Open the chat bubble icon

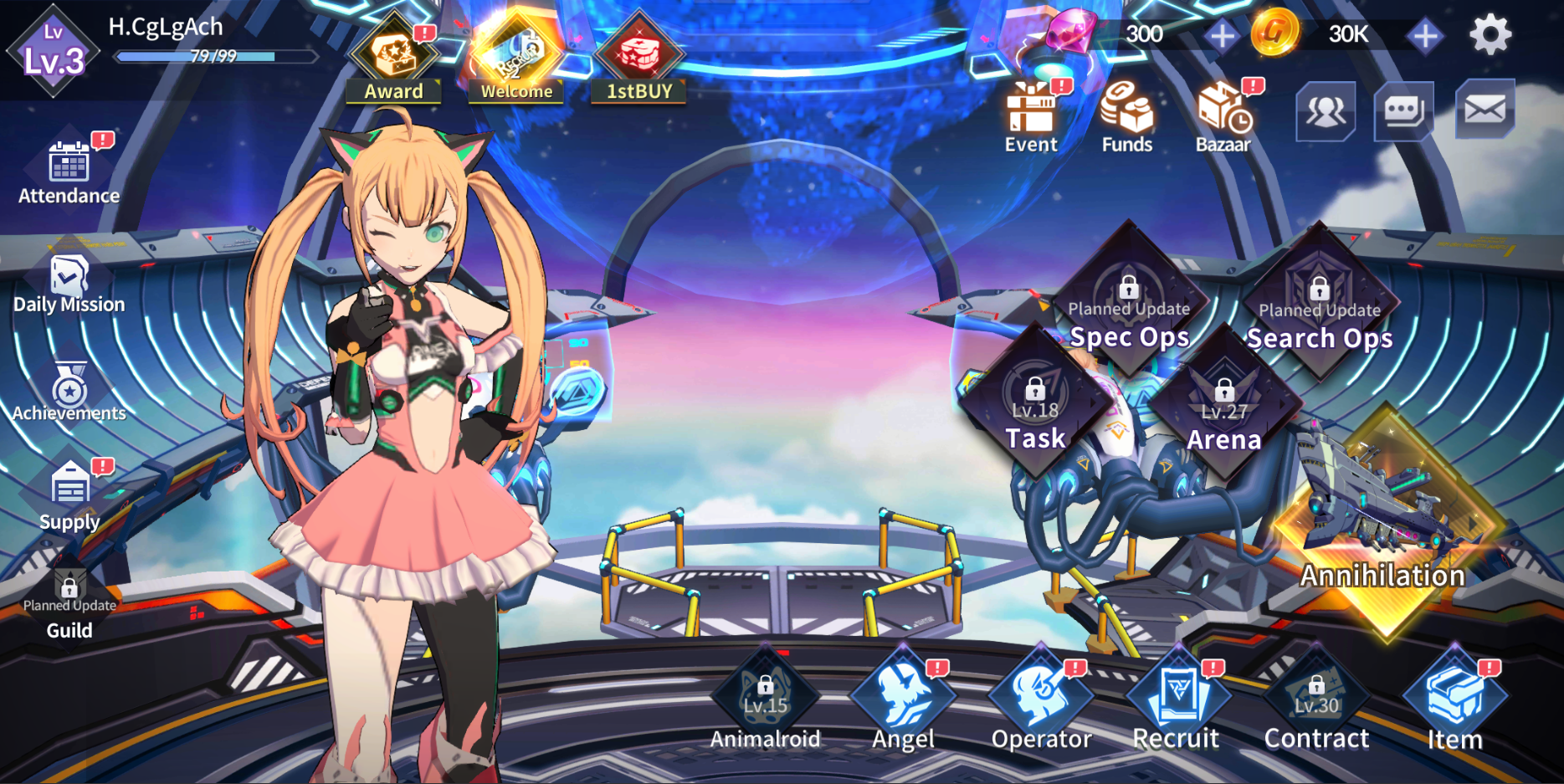tap(1405, 111)
